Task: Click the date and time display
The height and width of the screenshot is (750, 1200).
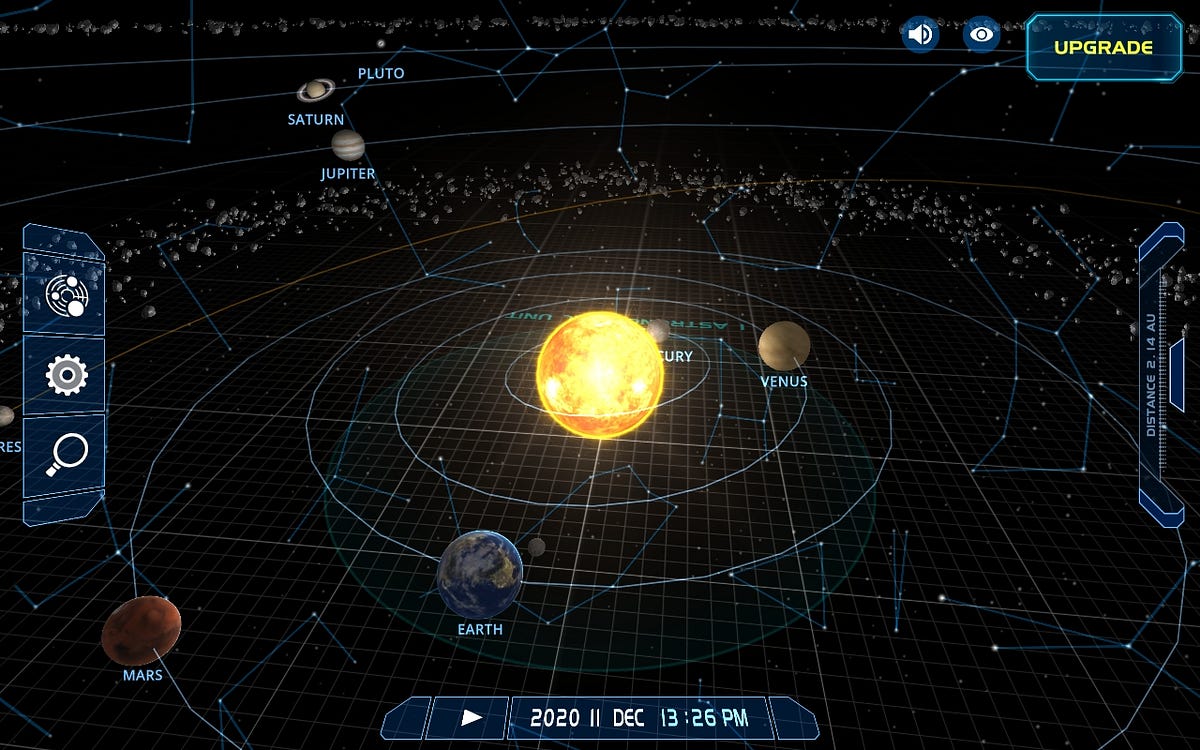Action: 638,717
